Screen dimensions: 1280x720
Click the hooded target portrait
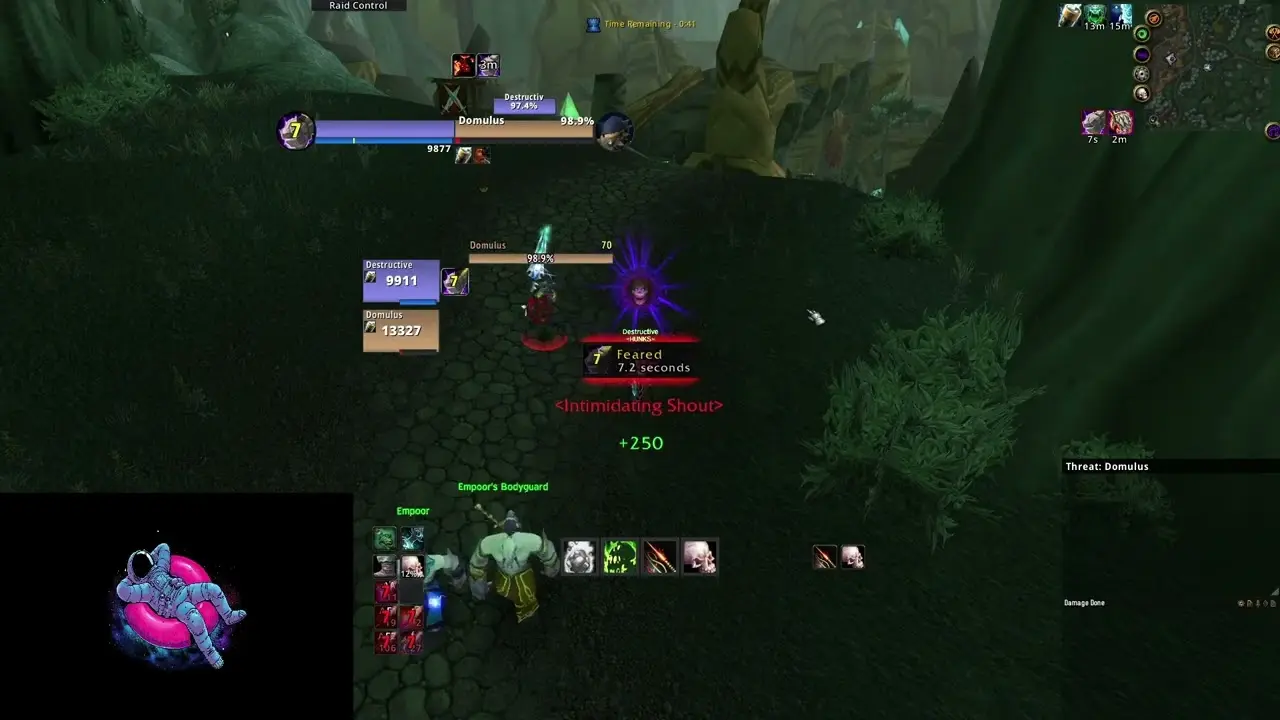tap(616, 131)
